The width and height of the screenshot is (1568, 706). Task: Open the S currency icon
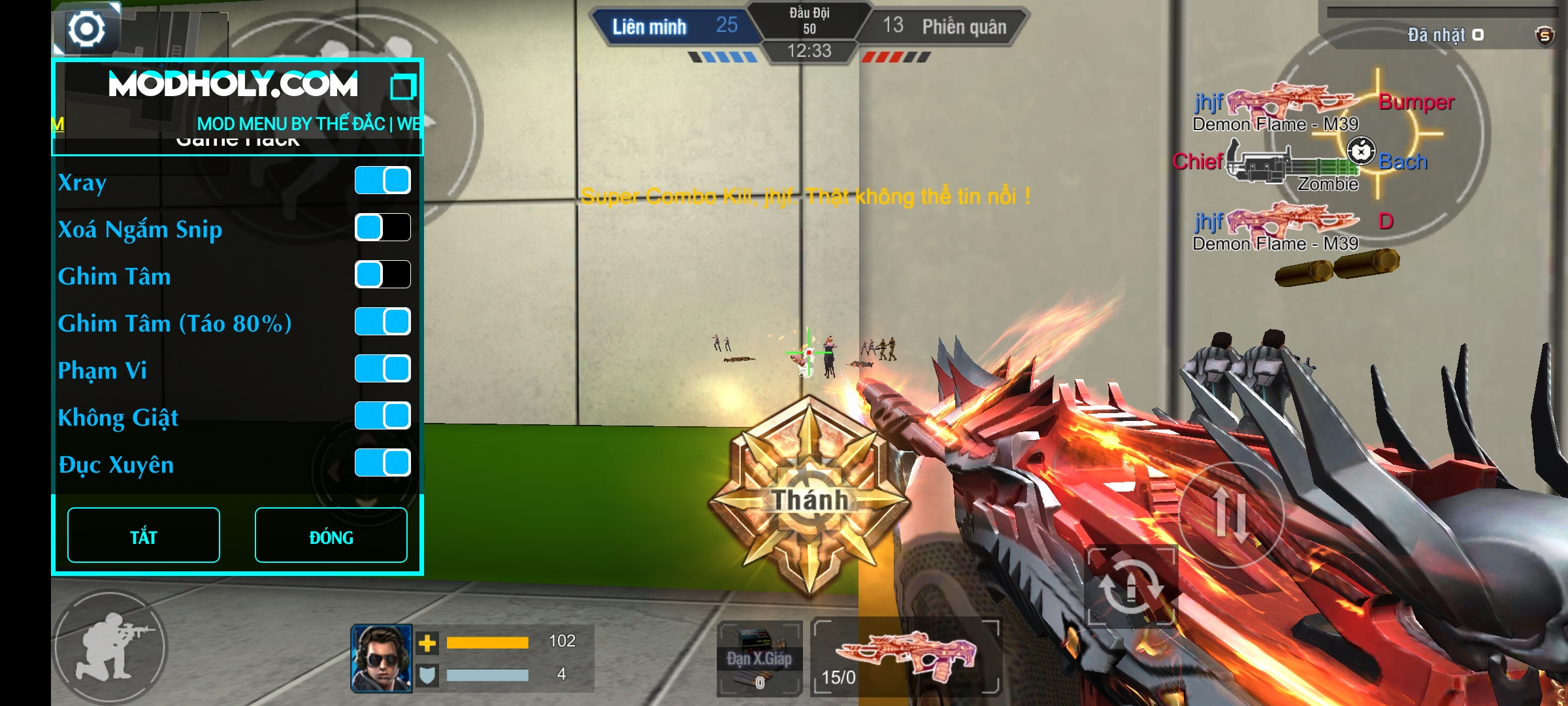[1544, 35]
